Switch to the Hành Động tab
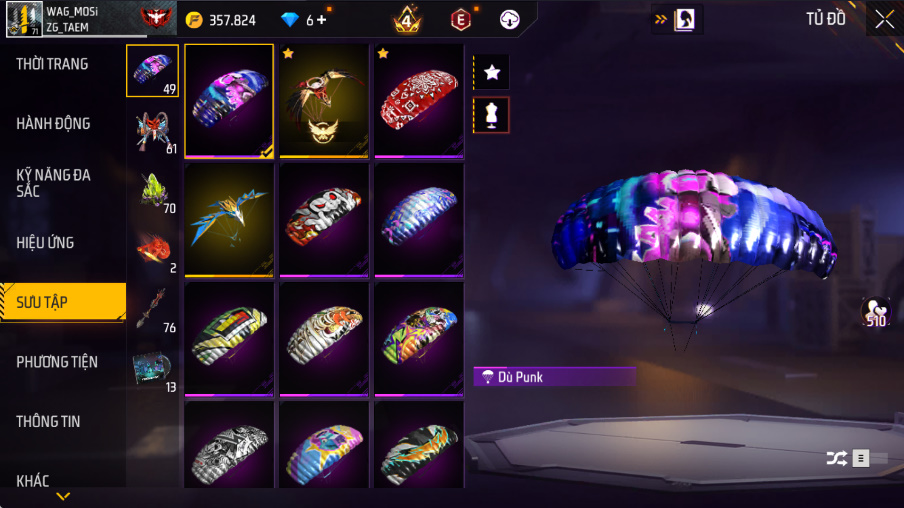Image resolution: width=904 pixels, height=508 pixels. [x=53, y=124]
